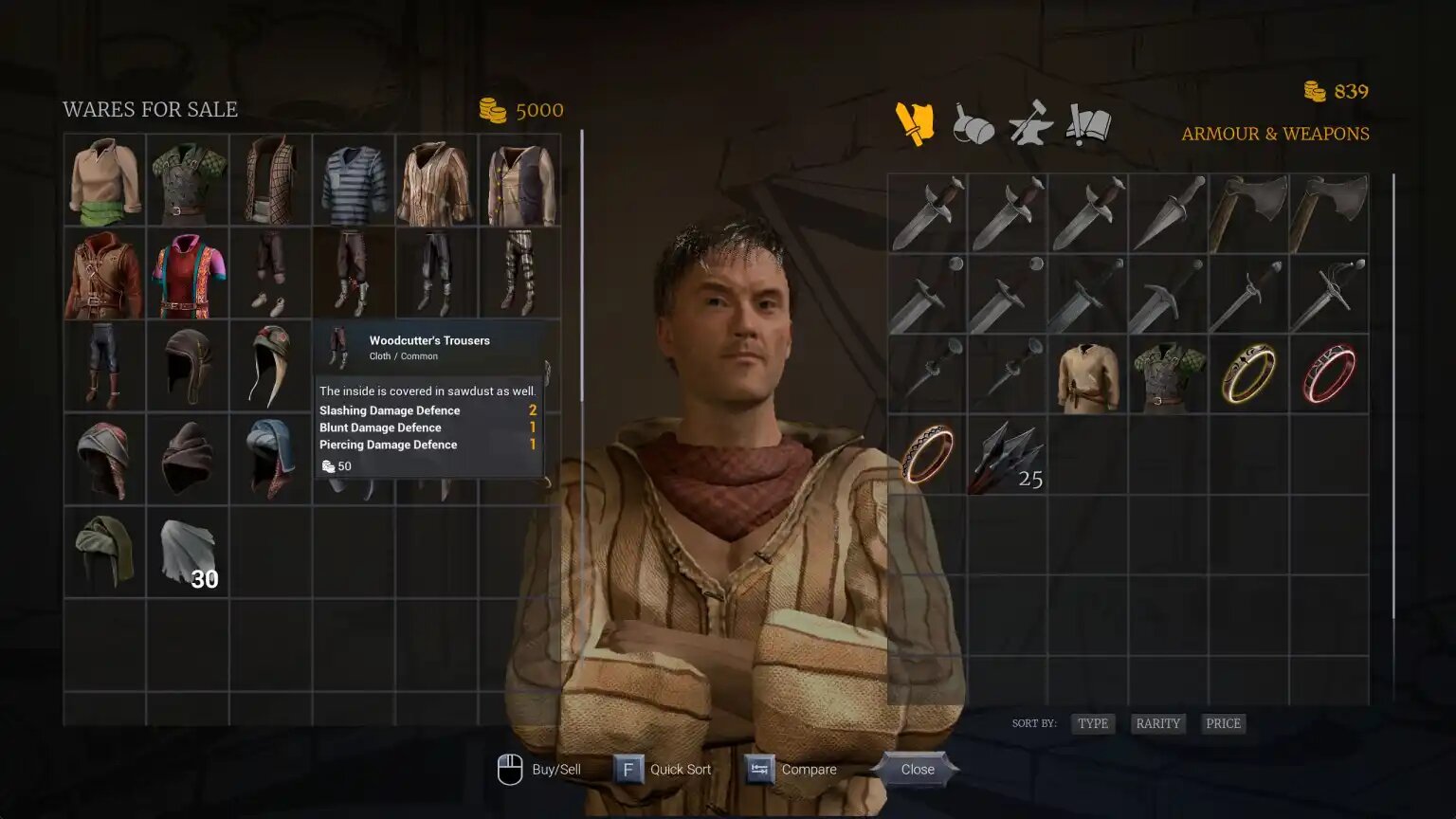Image resolution: width=1456 pixels, height=819 pixels.
Task: Pick the red leather jacket for sale
Action: click(x=104, y=273)
